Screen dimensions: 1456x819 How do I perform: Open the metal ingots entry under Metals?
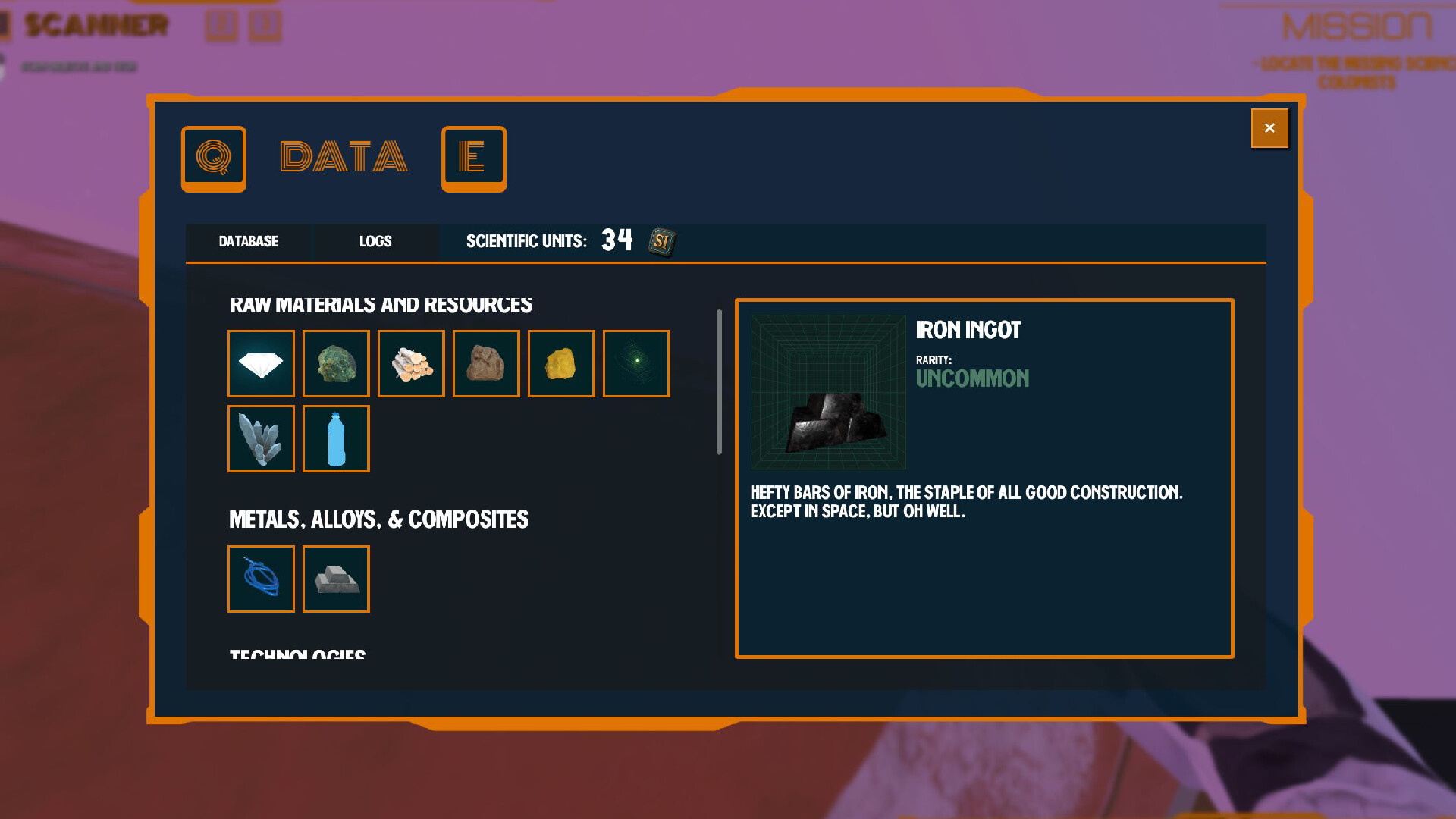point(336,579)
